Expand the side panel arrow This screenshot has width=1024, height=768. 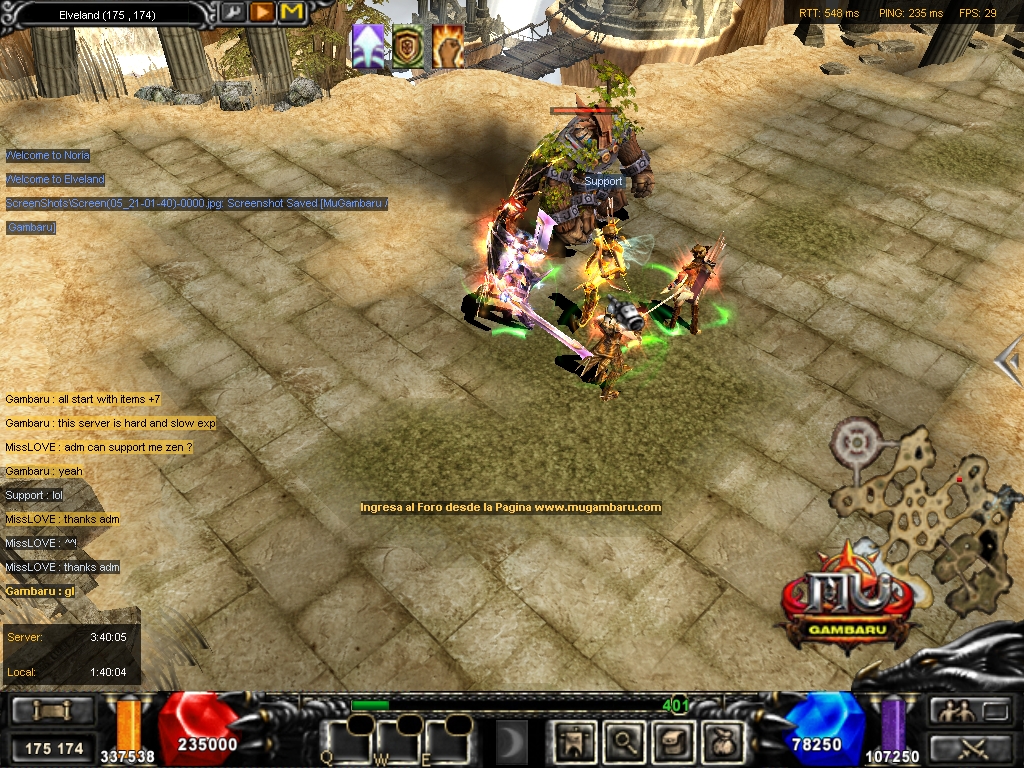click(x=1010, y=360)
